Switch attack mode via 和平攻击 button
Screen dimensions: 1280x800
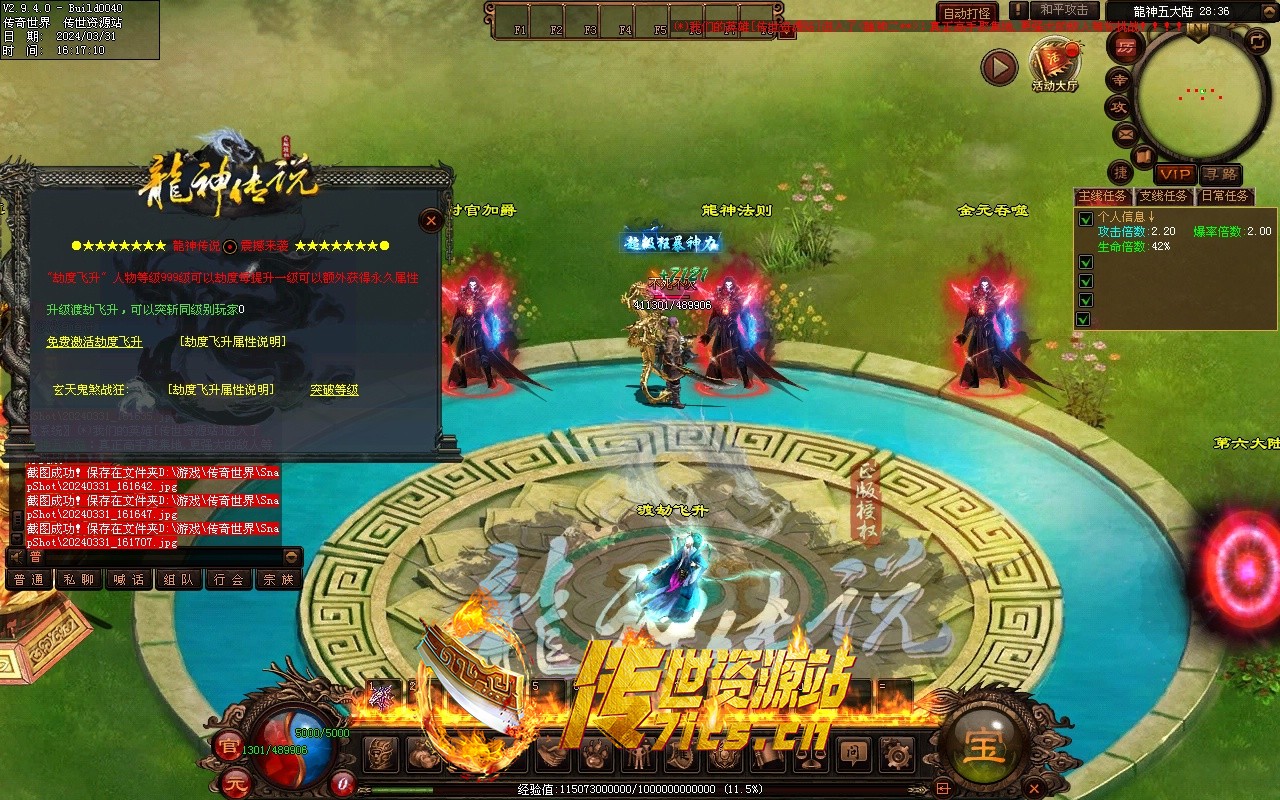click(1064, 10)
